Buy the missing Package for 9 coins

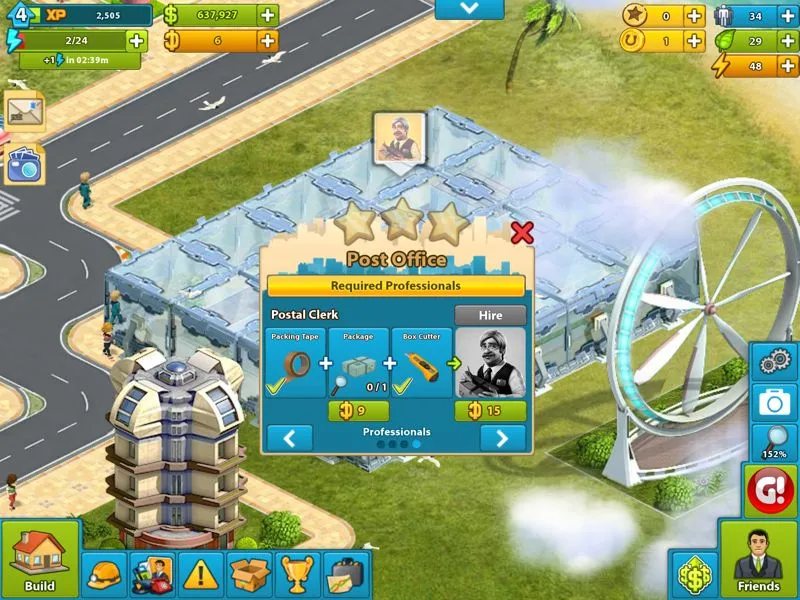click(358, 410)
